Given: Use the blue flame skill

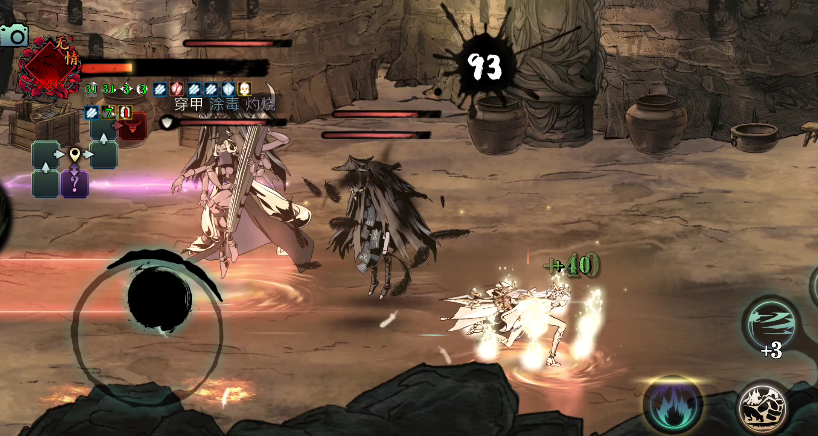Looking at the screenshot, I should coord(672,405).
